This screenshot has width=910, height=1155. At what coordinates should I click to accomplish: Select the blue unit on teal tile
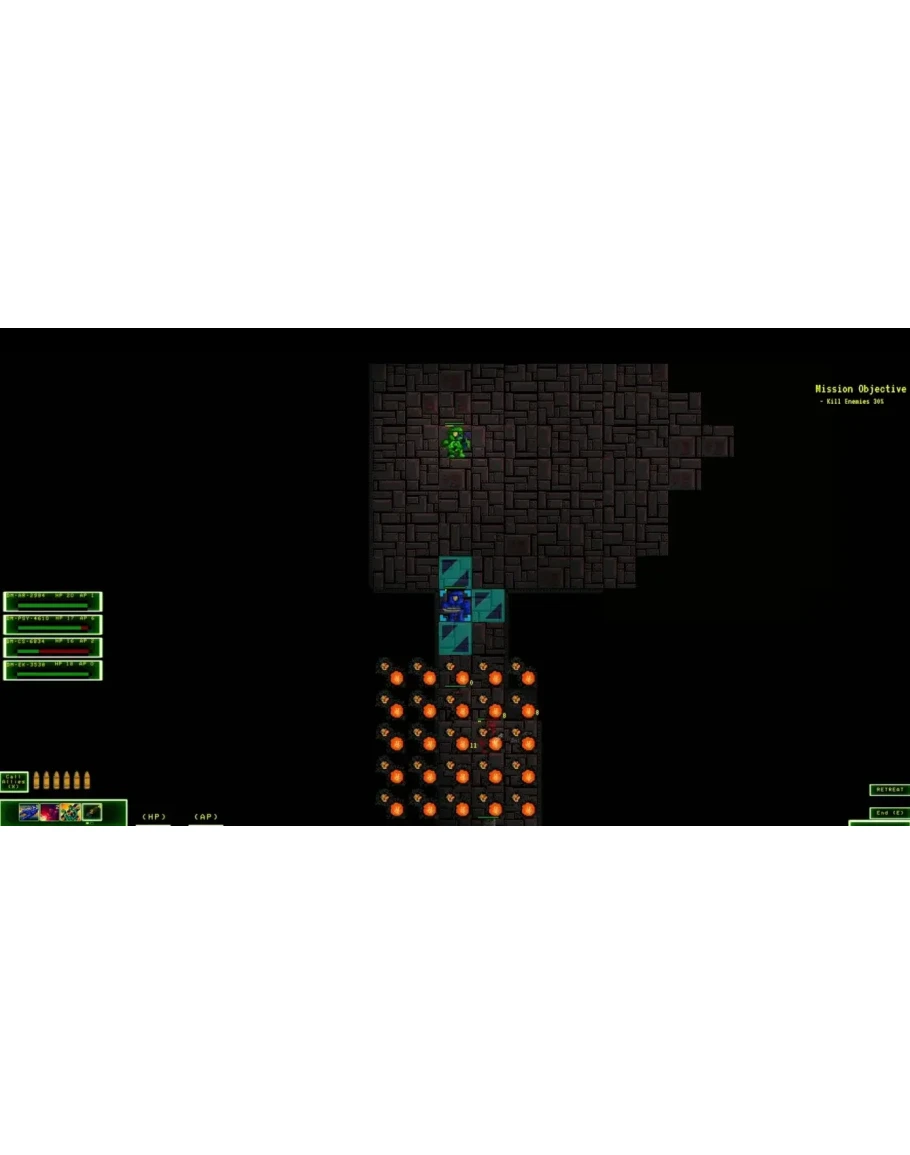click(x=456, y=605)
